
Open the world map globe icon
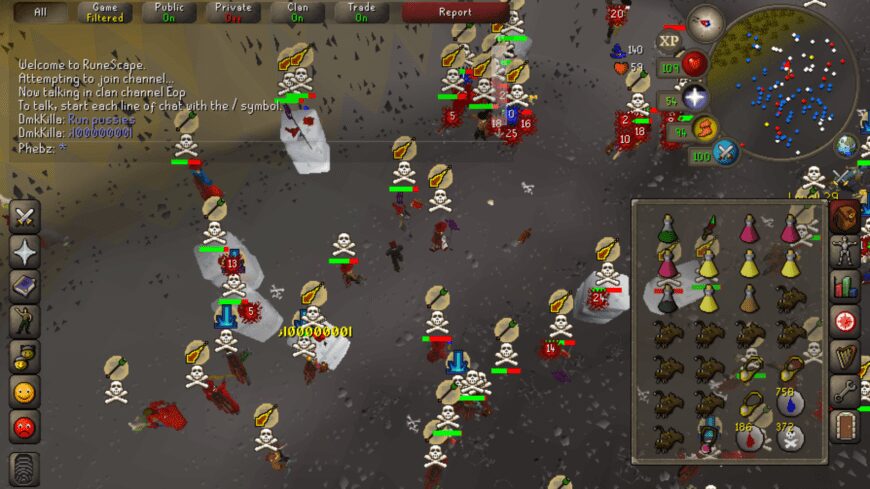pyautogui.click(x=847, y=146)
